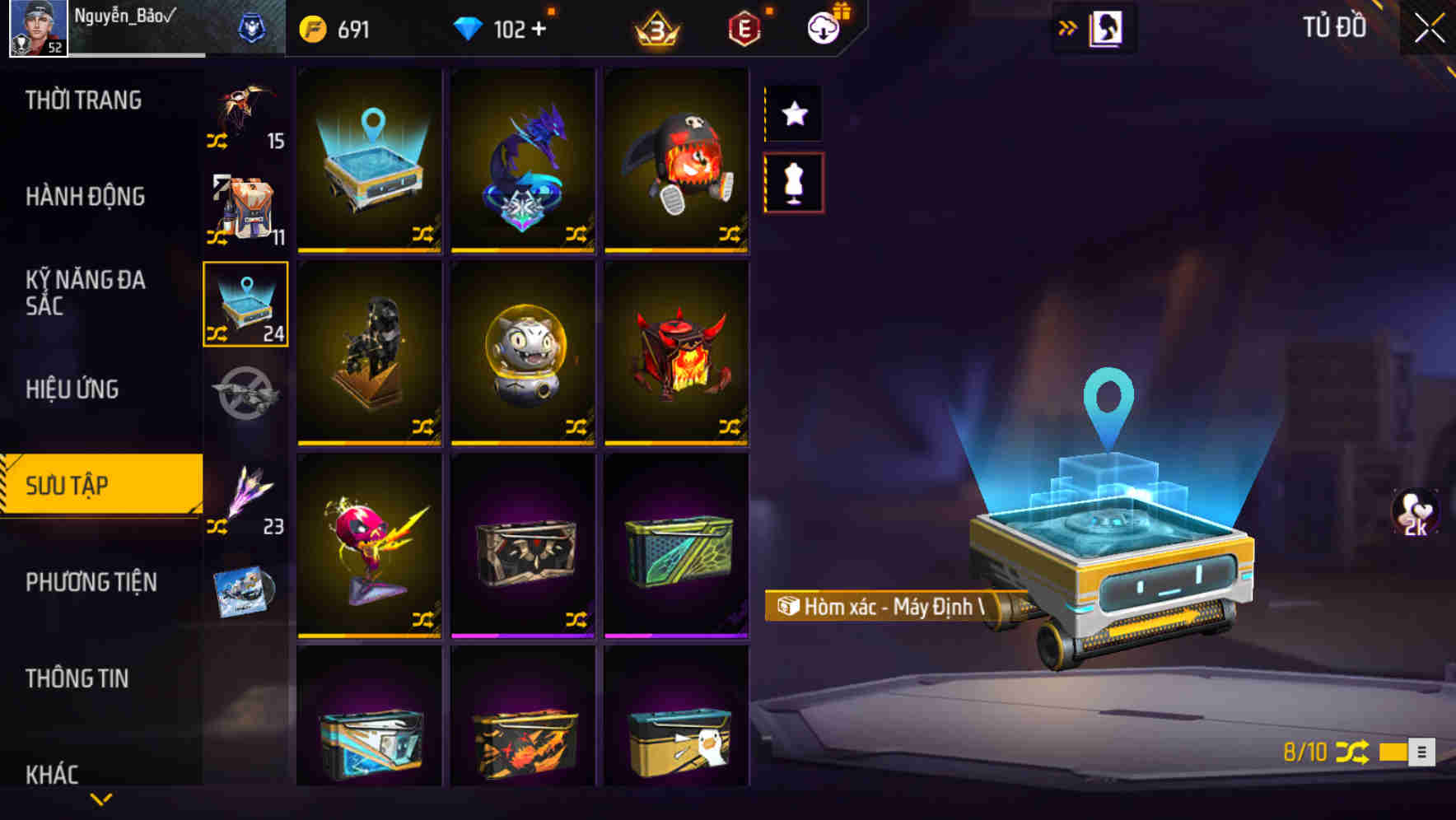Screen dimensions: 1456x820
Task: Click the crown rank badge
Action: pyautogui.click(x=656, y=27)
